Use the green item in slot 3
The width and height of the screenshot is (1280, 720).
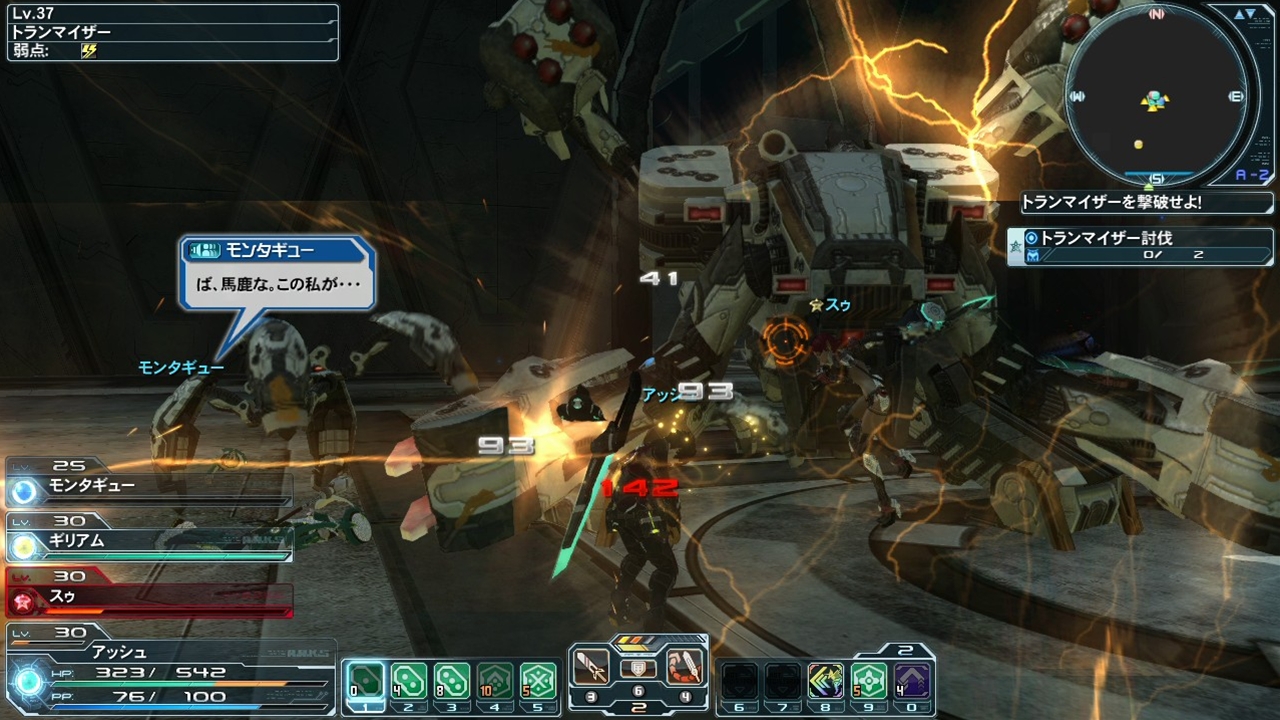pyautogui.click(x=452, y=681)
